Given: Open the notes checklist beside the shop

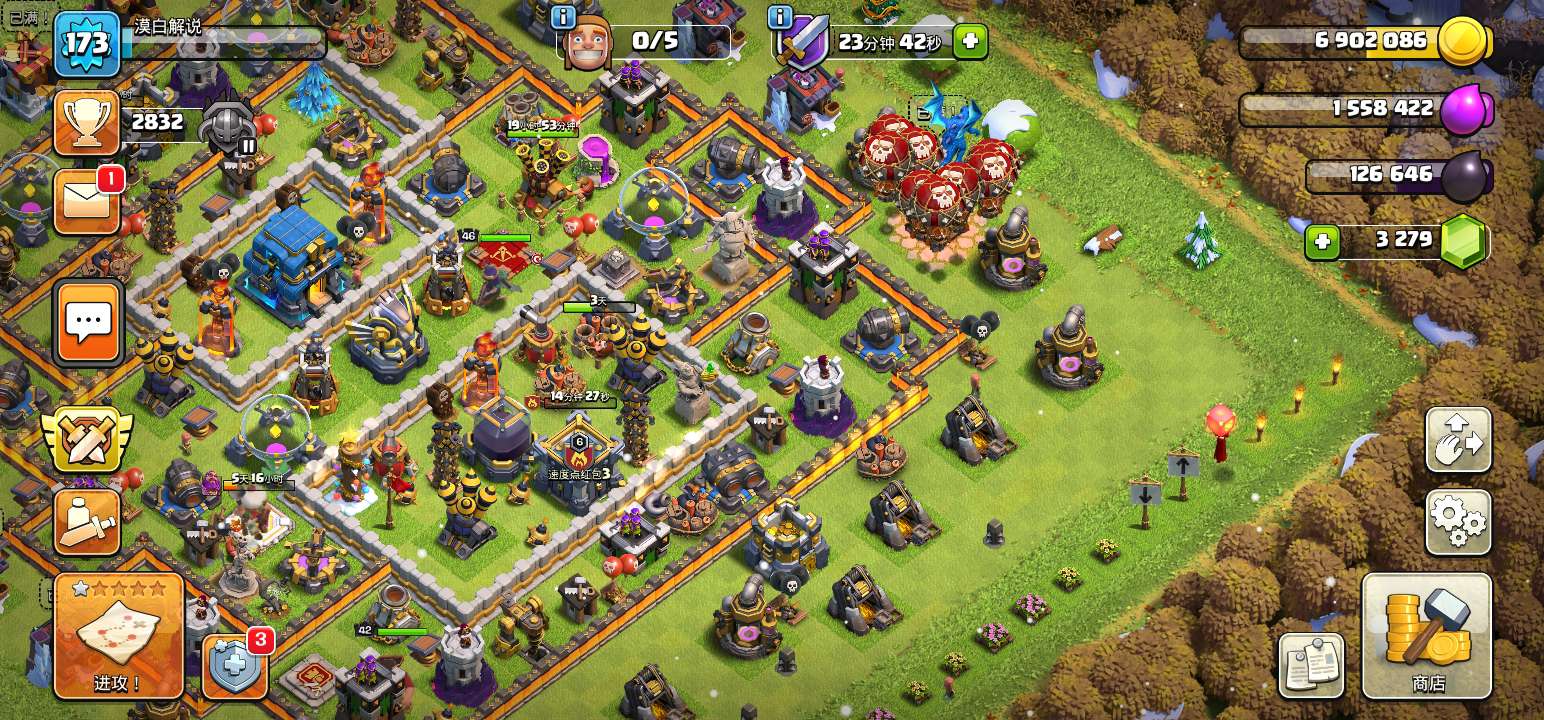Looking at the screenshot, I should pyautogui.click(x=1311, y=665).
